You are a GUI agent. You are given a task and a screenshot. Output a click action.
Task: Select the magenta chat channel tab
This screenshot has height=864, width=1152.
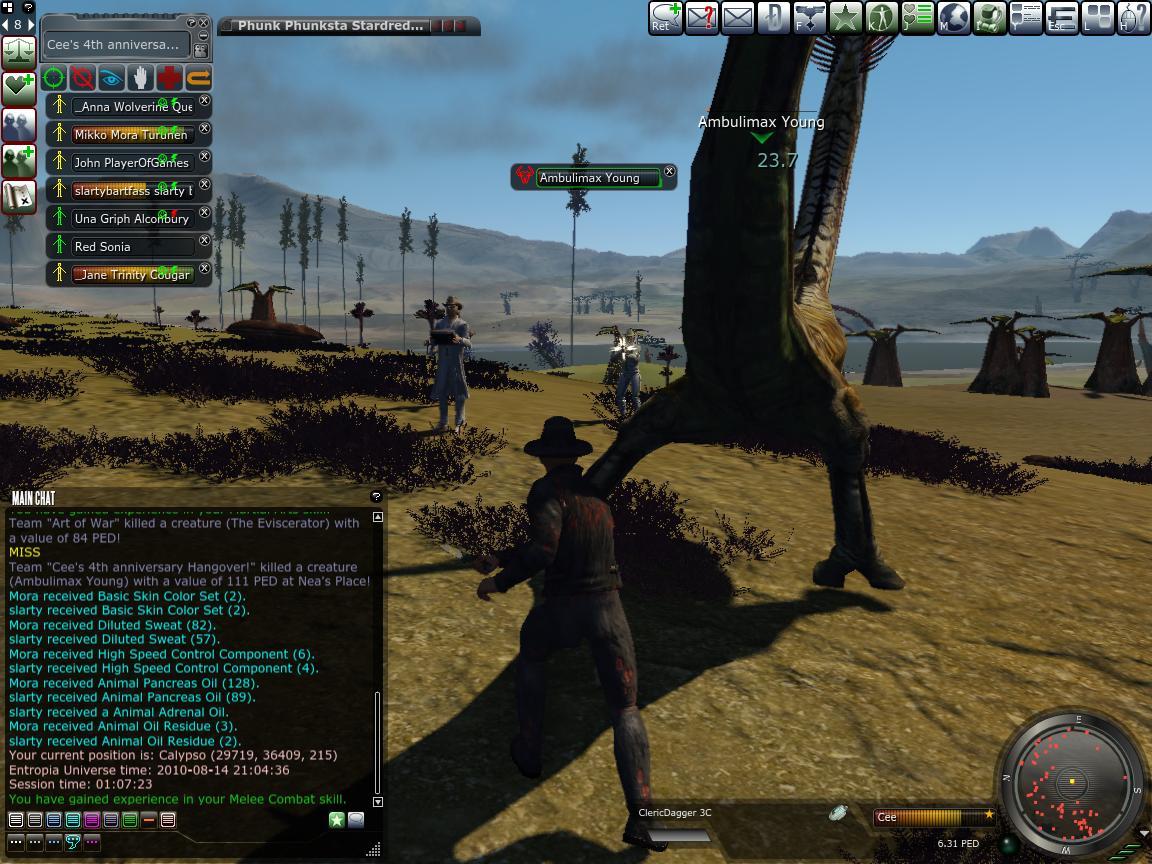tap(92, 820)
